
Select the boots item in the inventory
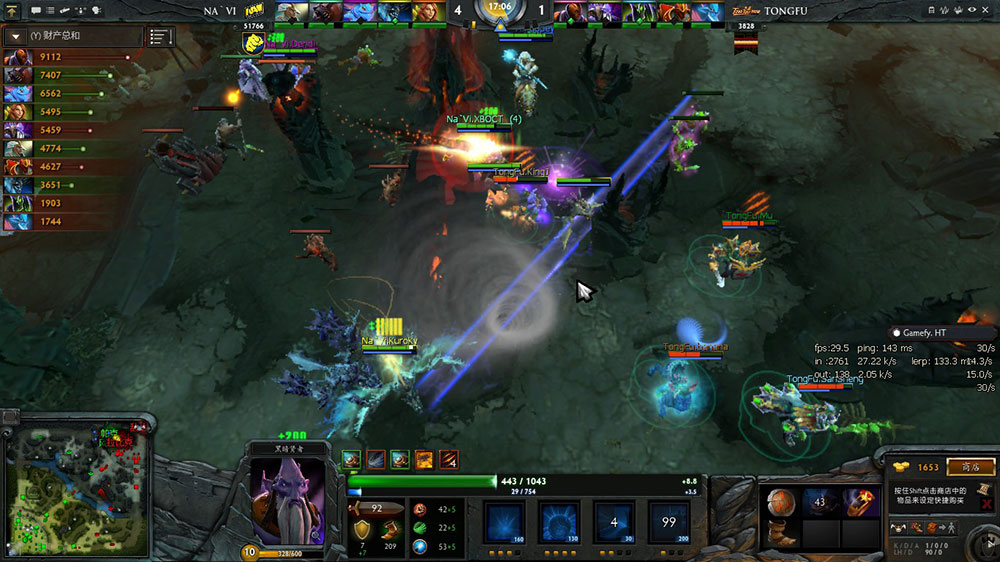tap(782, 535)
